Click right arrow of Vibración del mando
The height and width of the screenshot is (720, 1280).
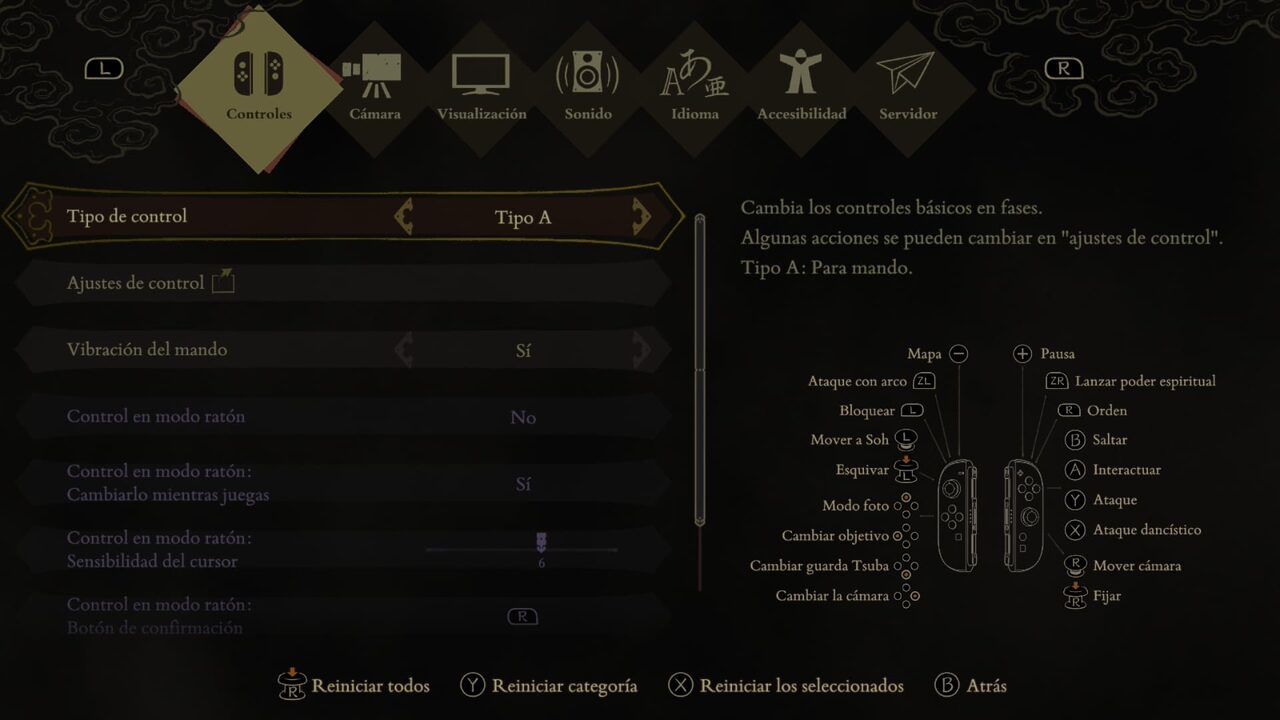click(x=641, y=350)
